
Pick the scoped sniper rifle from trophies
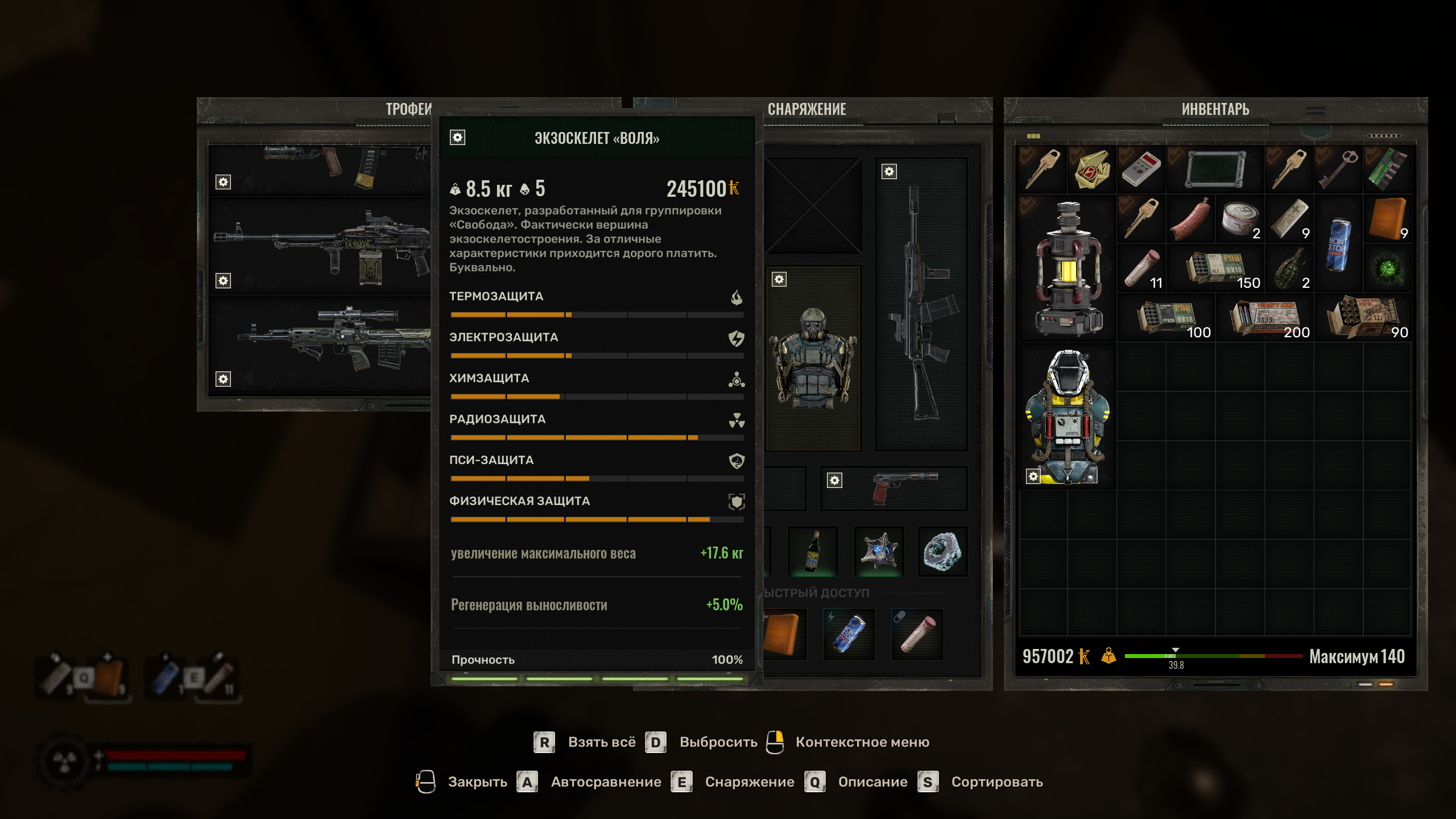point(321,341)
